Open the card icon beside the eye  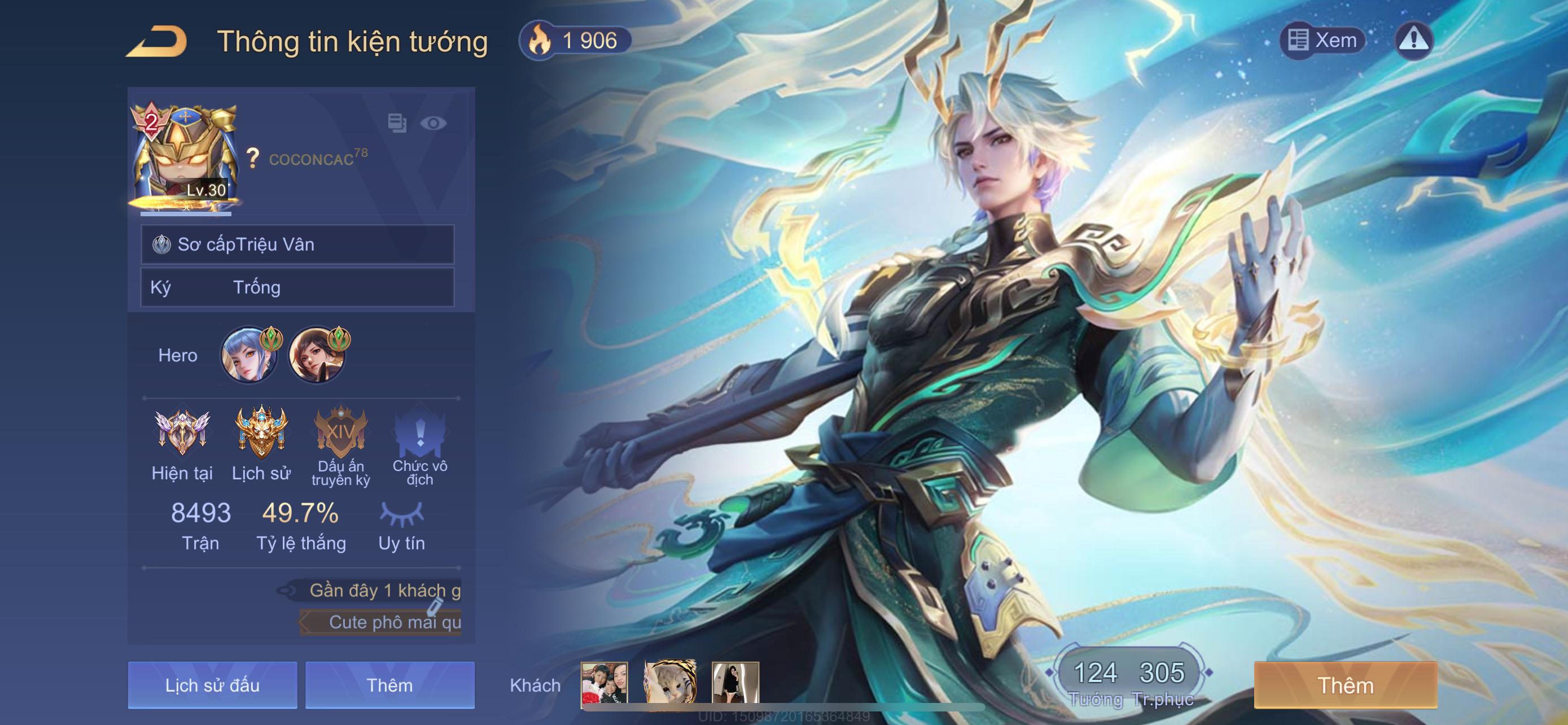click(397, 123)
